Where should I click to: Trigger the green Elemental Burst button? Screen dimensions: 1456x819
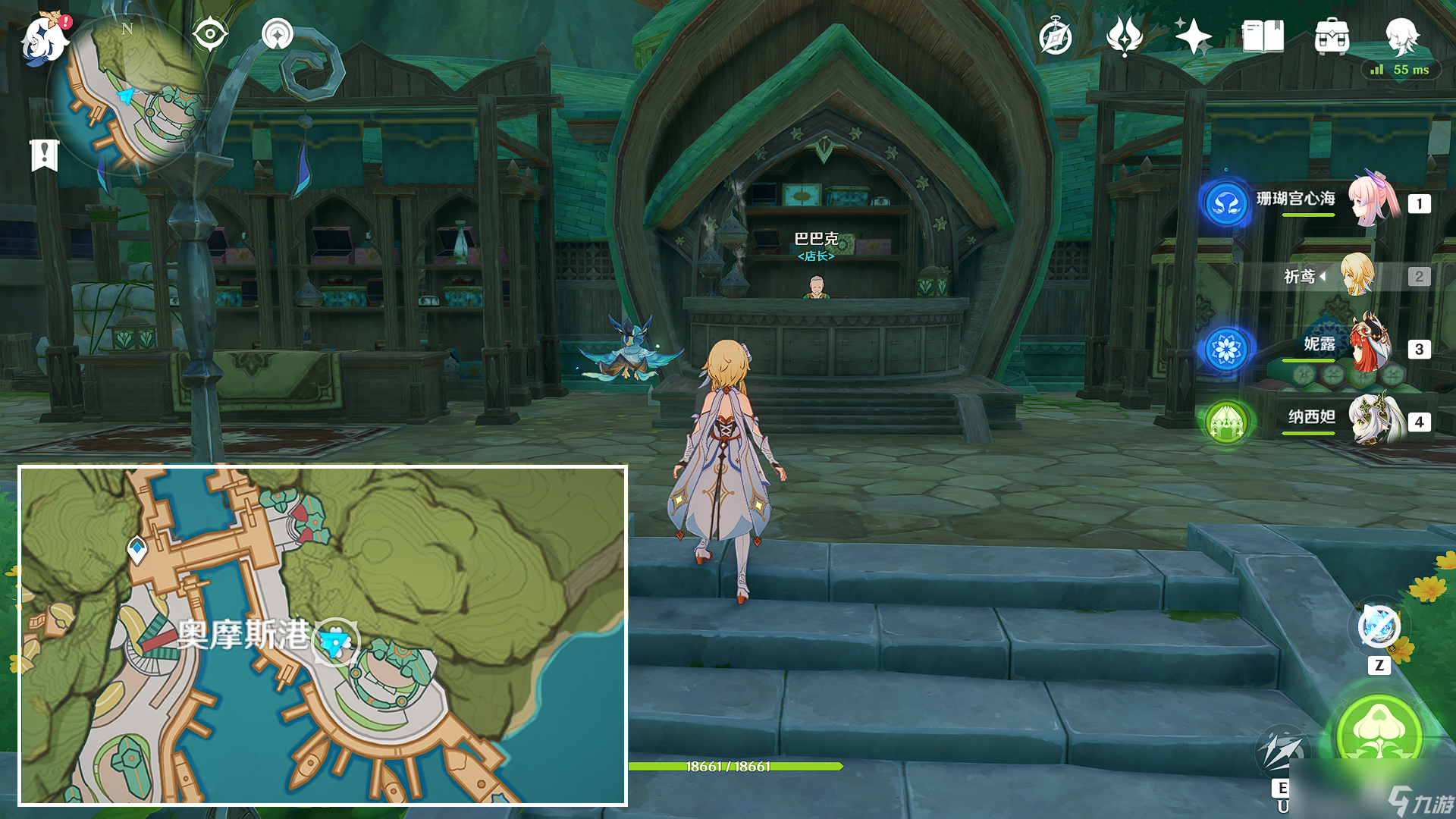pyautogui.click(x=1379, y=732)
